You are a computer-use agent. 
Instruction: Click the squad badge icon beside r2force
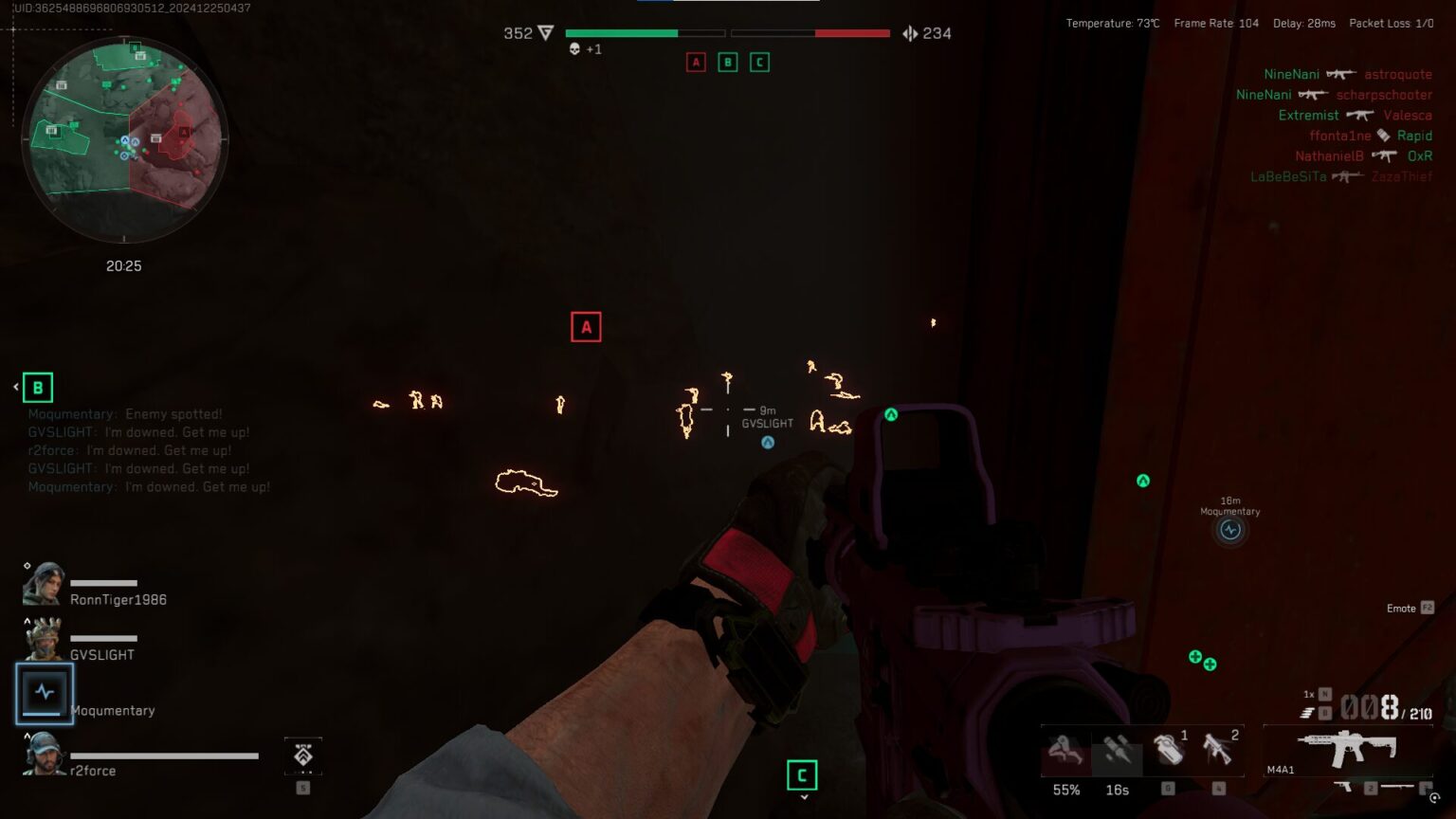[x=302, y=755]
